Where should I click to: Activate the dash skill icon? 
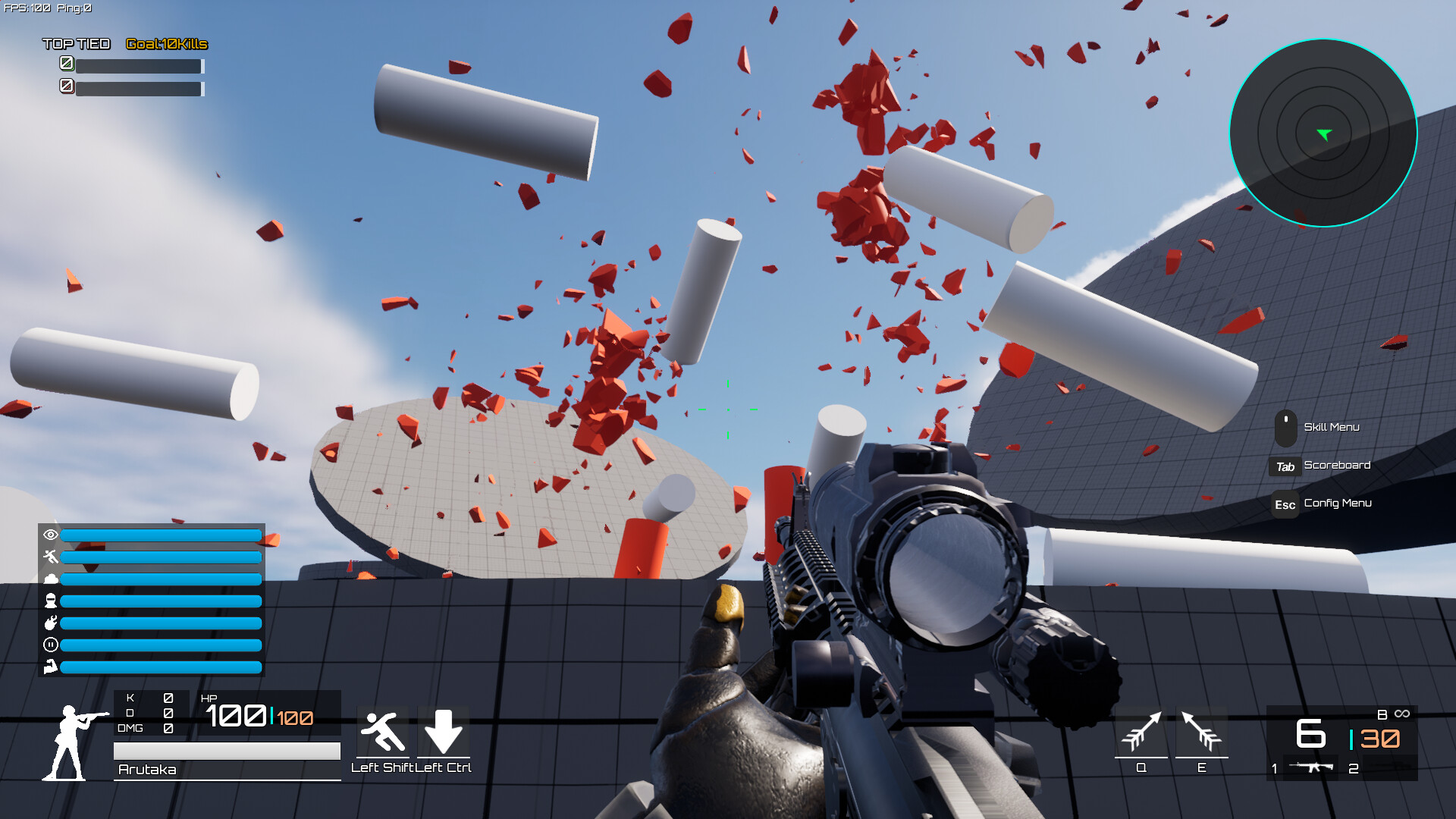tap(50, 557)
